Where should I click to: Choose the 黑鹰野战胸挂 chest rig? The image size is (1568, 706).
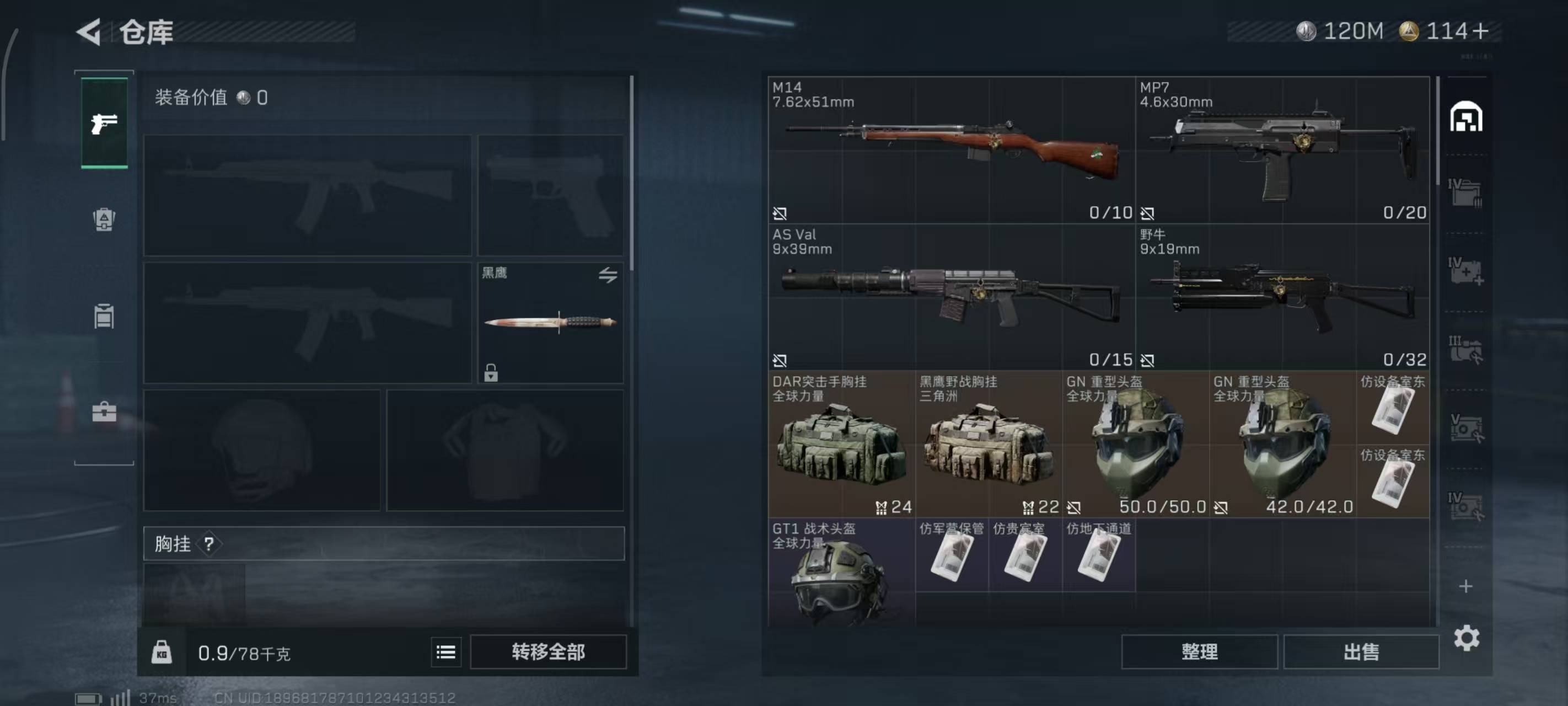(989, 445)
